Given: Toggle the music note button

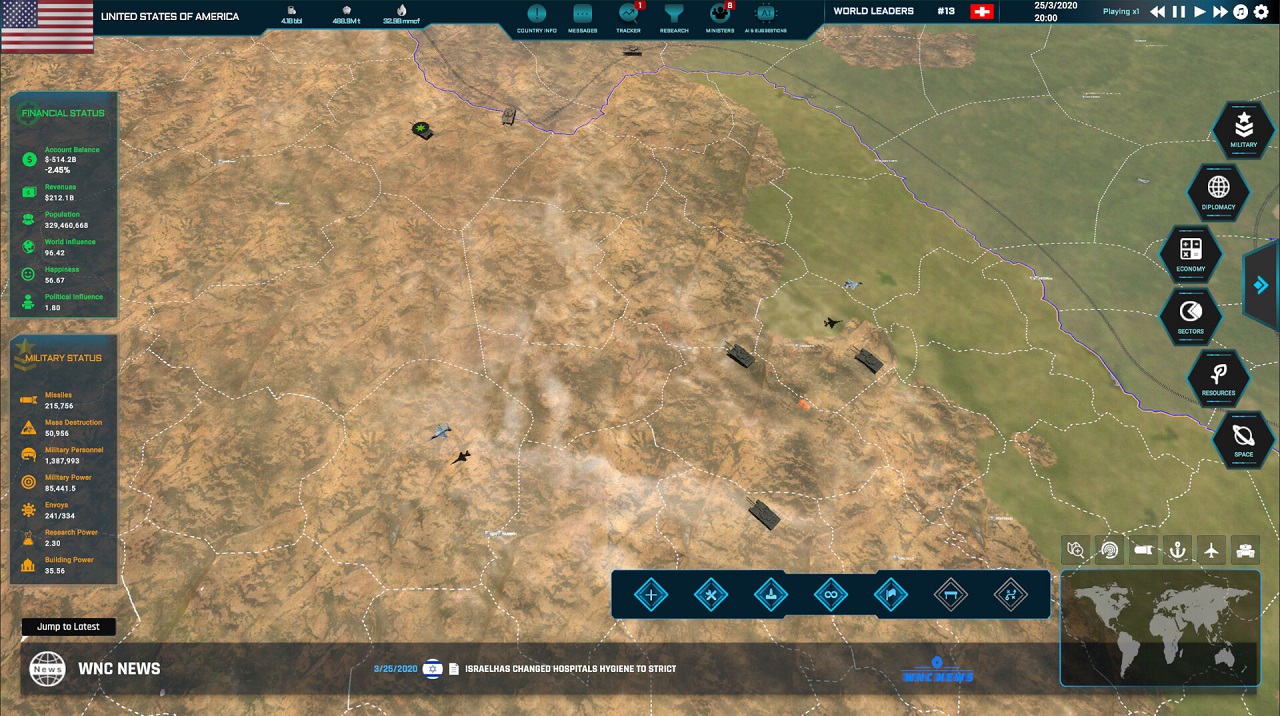Looking at the screenshot, I should click(1241, 12).
